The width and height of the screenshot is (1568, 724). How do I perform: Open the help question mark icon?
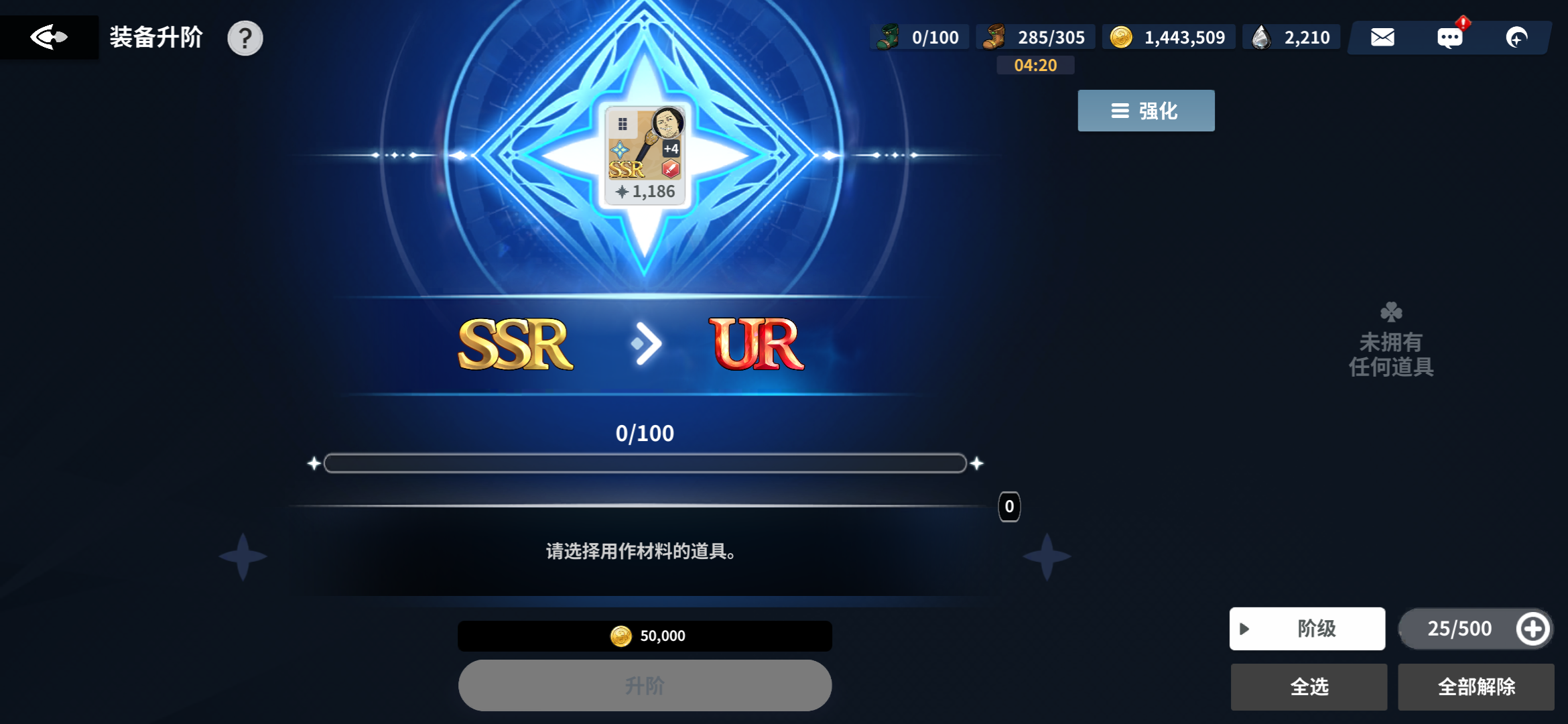pyautogui.click(x=246, y=38)
